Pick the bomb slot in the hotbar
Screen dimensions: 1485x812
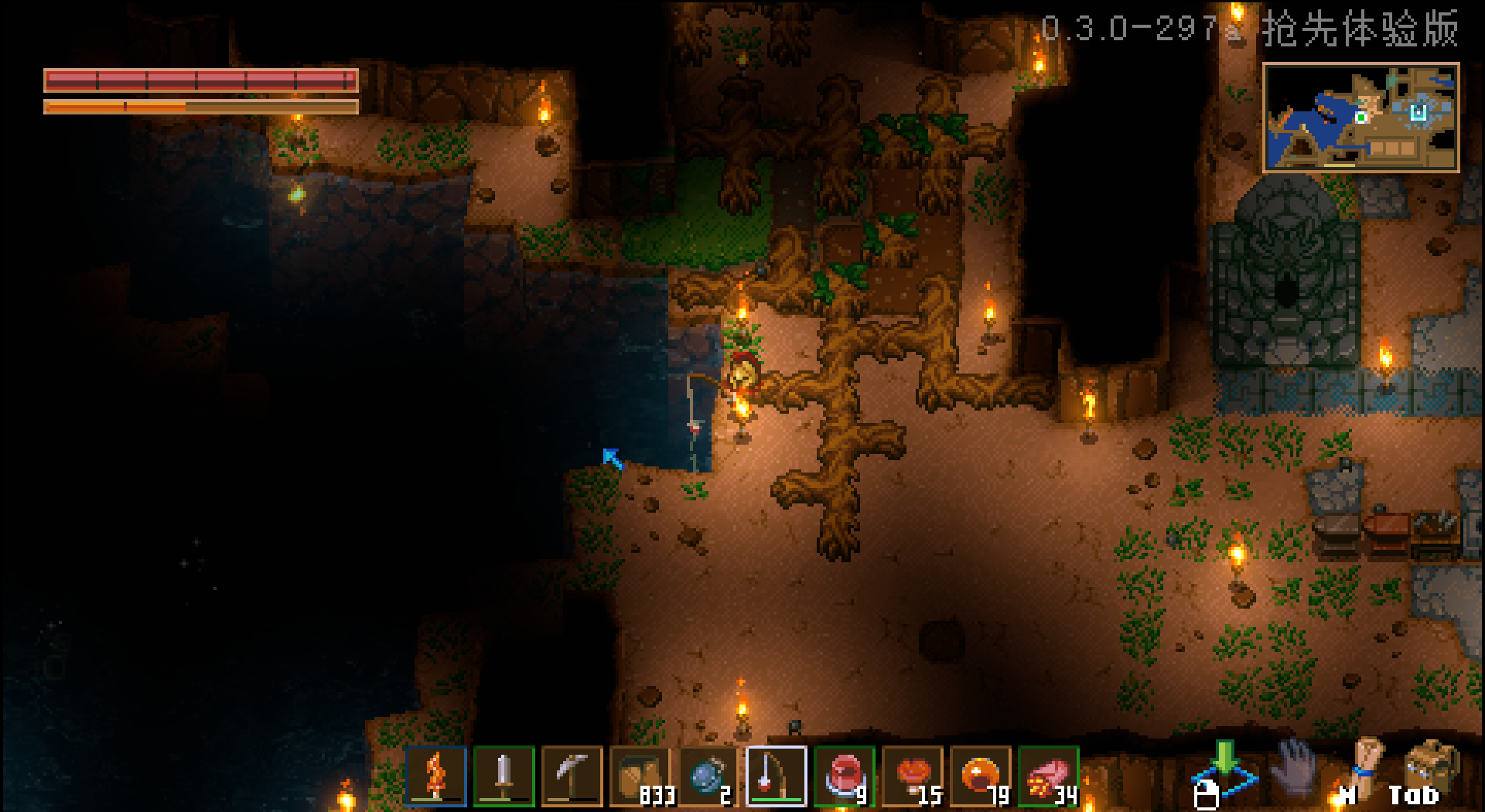pyautogui.click(x=708, y=776)
